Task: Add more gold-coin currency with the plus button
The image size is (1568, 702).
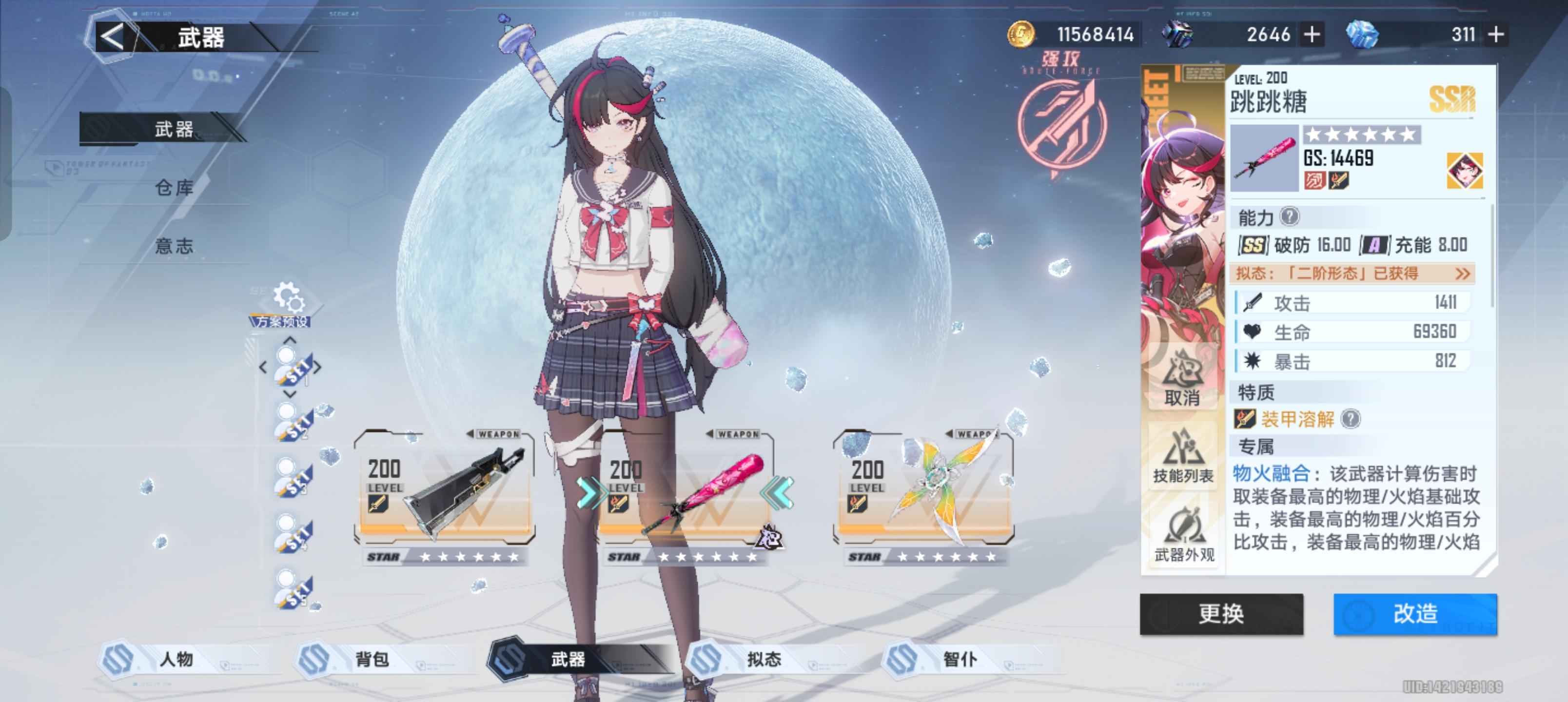Action: tap(1313, 35)
